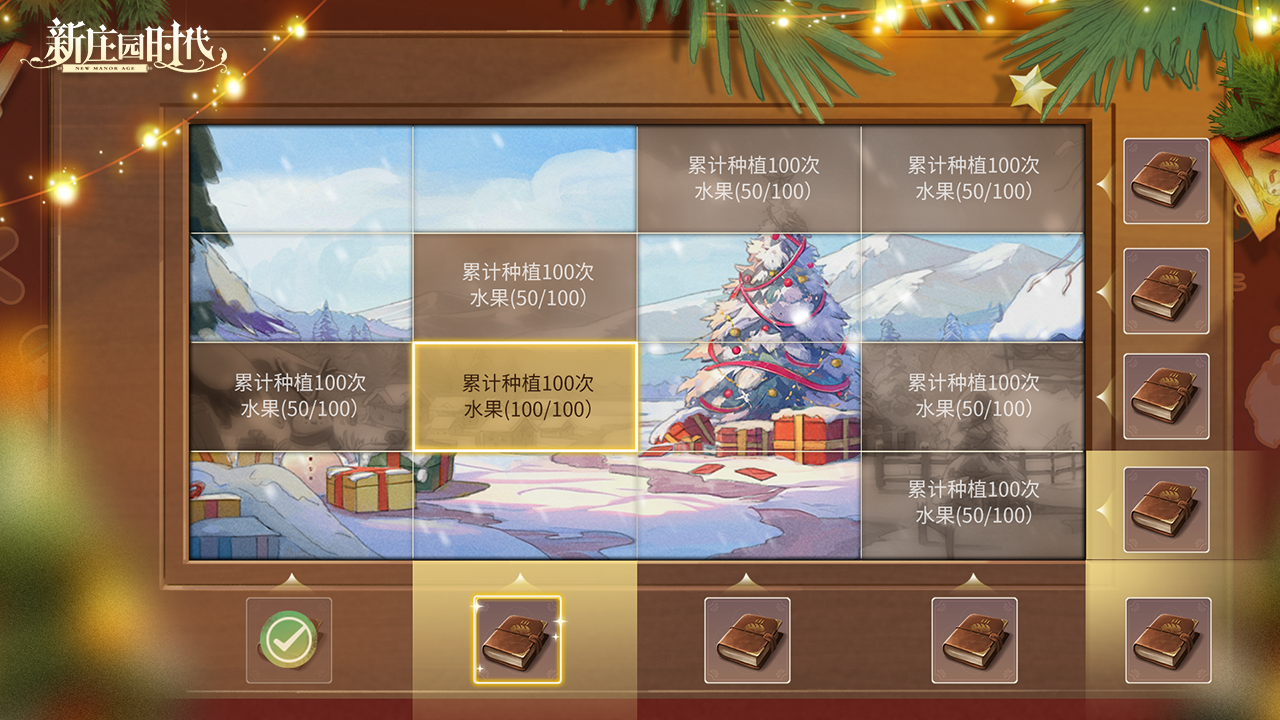Viewport: 1280px width, 720px height.
Task: Select the third reward book in the bottom row
Action: click(747, 642)
